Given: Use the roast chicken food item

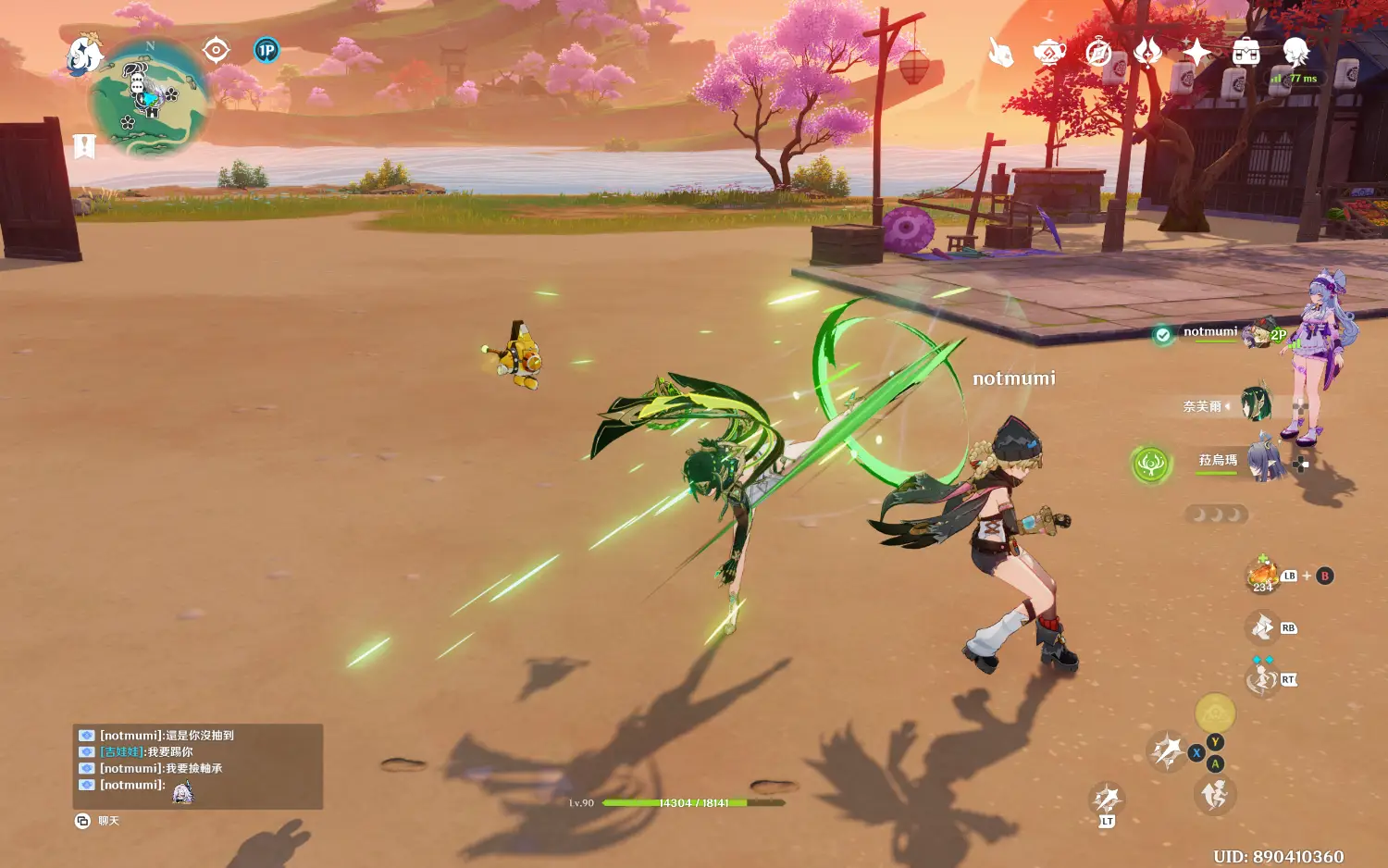Looking at the screenshot, I should point(1262,576).
